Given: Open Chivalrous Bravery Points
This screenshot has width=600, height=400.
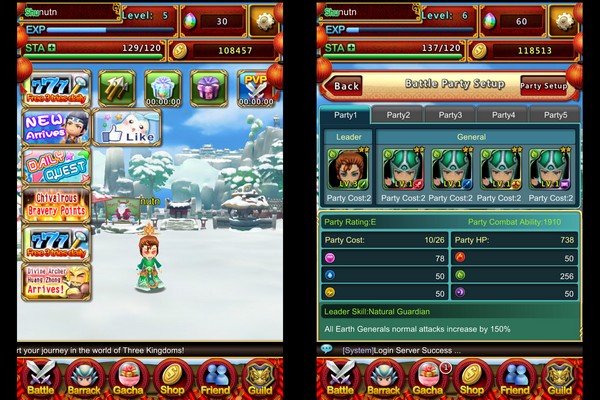Looking at the screenshot, I should pos(55,205).
